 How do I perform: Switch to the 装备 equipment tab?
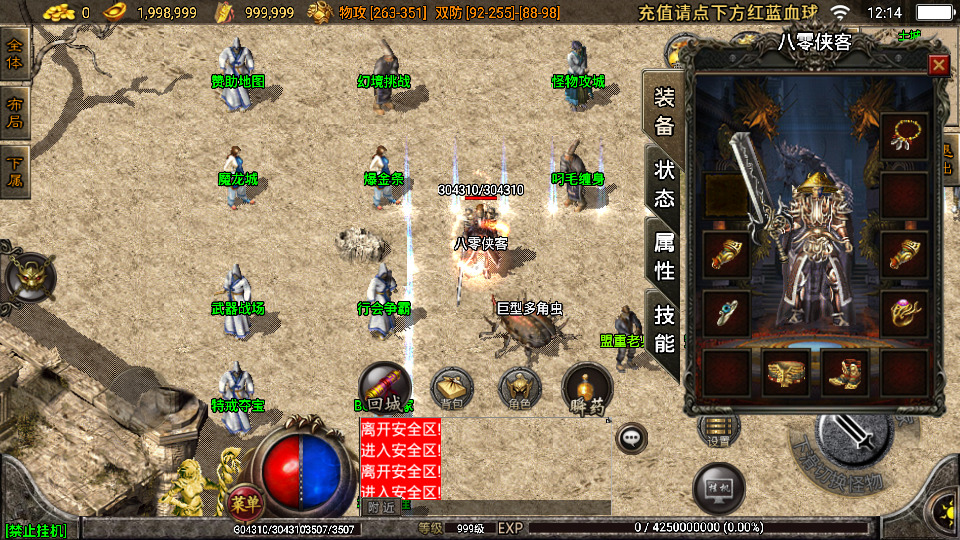click(x=663, y=112)
